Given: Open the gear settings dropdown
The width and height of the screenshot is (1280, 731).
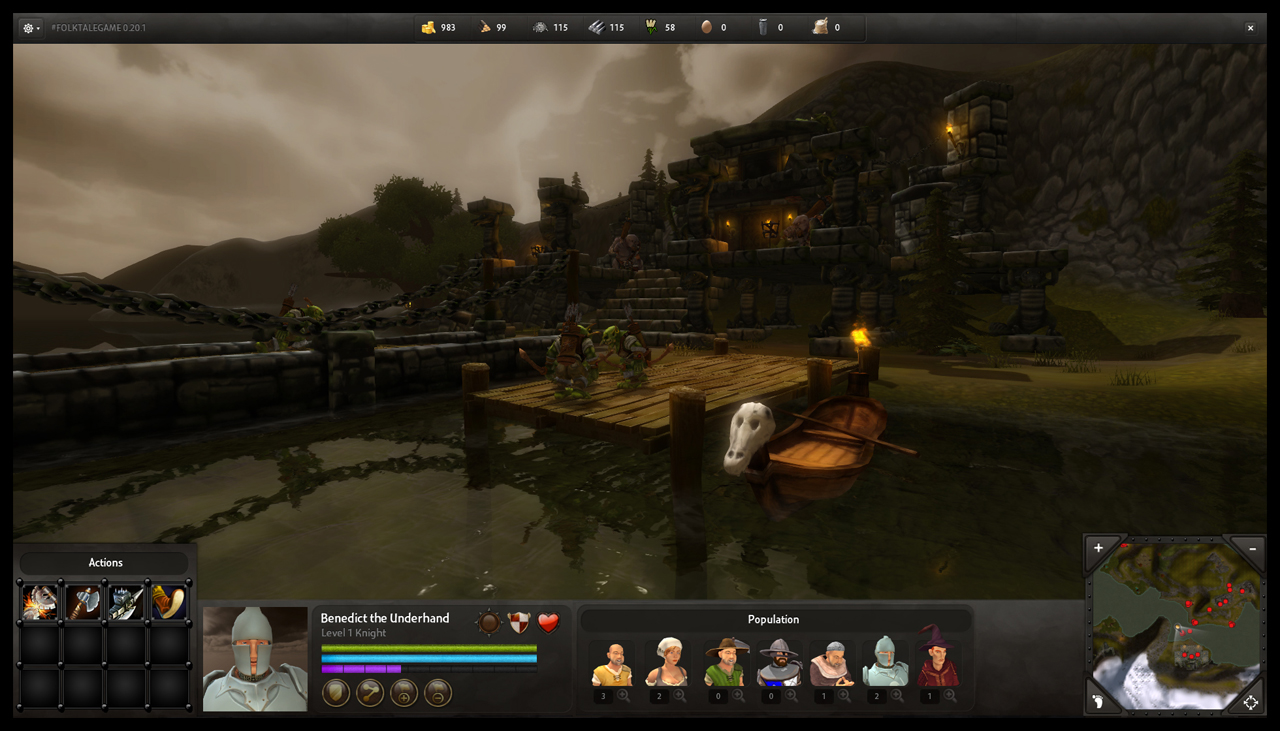Looking at the screenshot, I should click(31, 28).
